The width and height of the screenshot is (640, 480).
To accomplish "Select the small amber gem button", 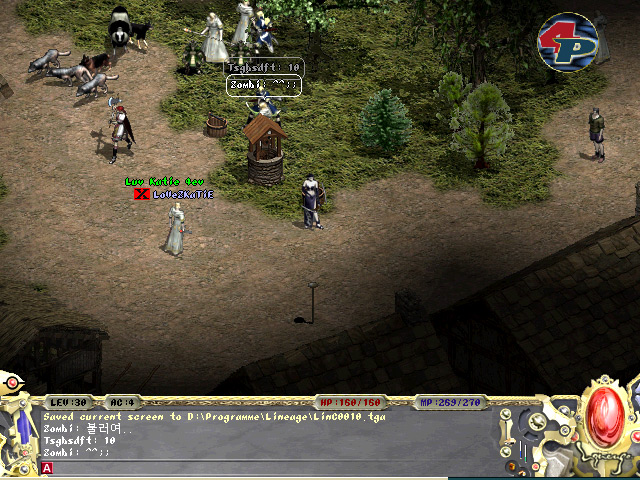I will click(513, 466).
